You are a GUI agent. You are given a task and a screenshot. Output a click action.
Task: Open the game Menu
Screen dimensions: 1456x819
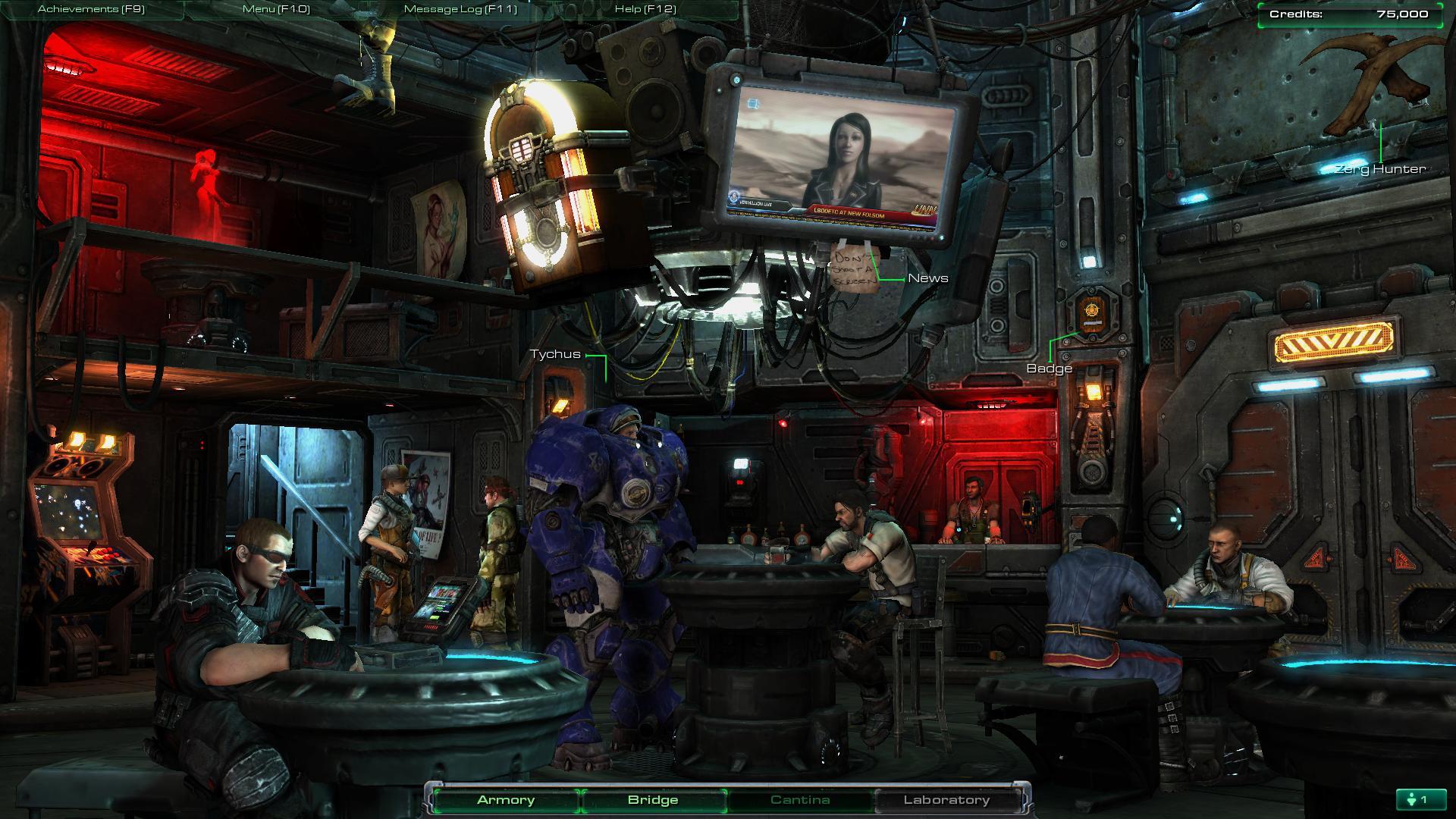pyautogui.click(x=276, y=9)
